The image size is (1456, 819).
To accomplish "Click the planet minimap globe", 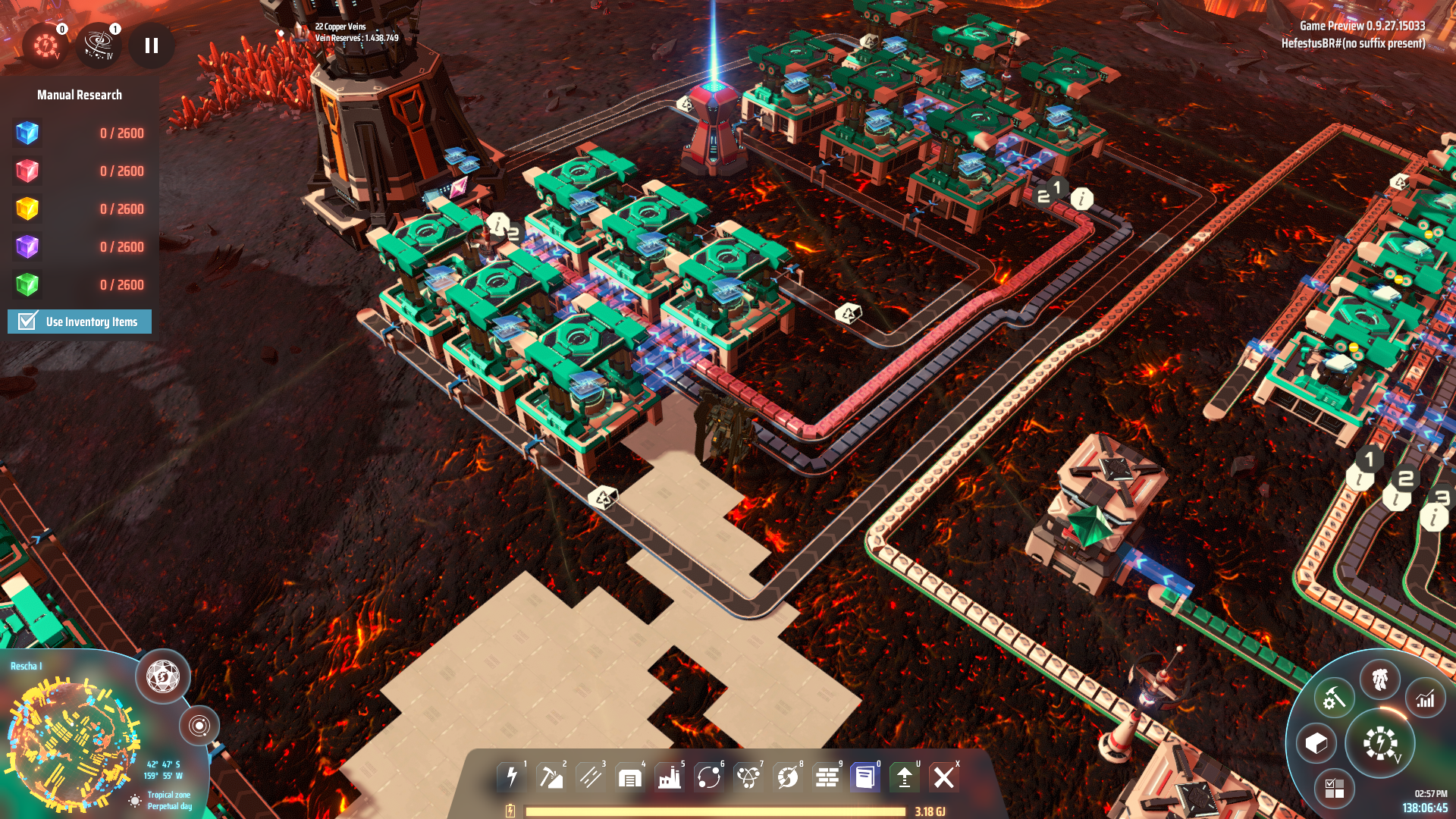I will 72,743.
